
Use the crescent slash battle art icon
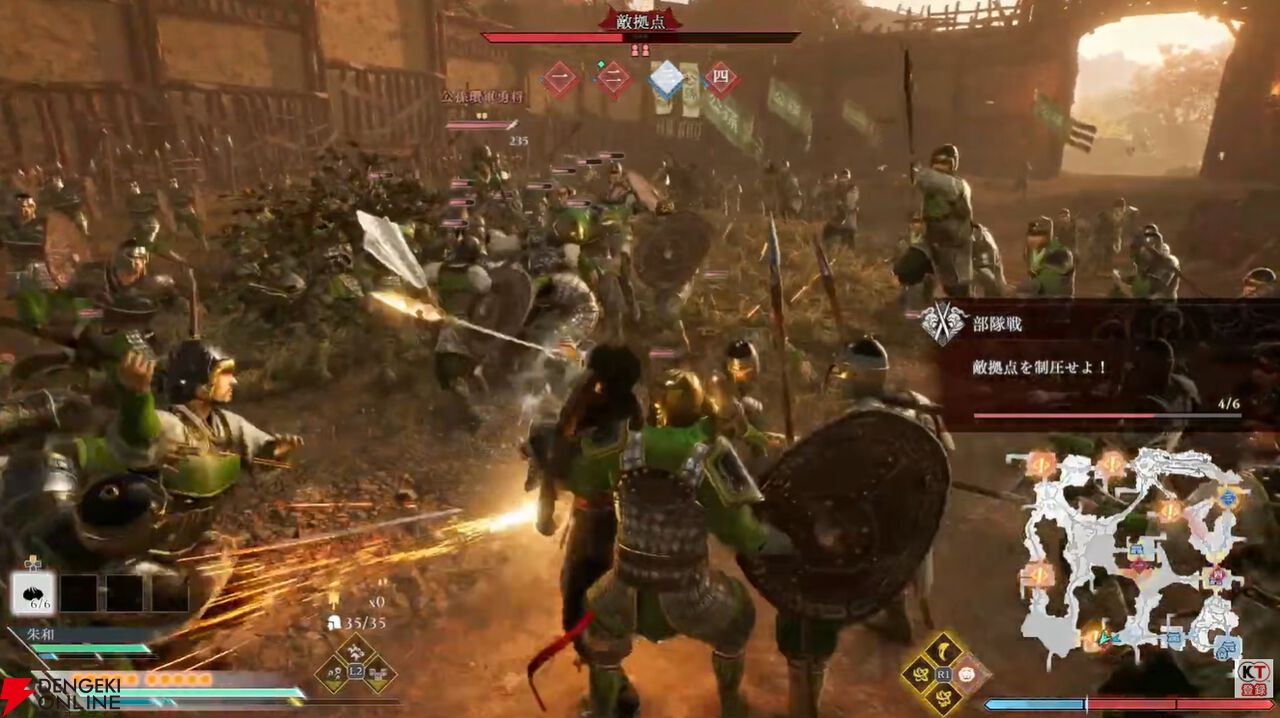click(942, 652)
